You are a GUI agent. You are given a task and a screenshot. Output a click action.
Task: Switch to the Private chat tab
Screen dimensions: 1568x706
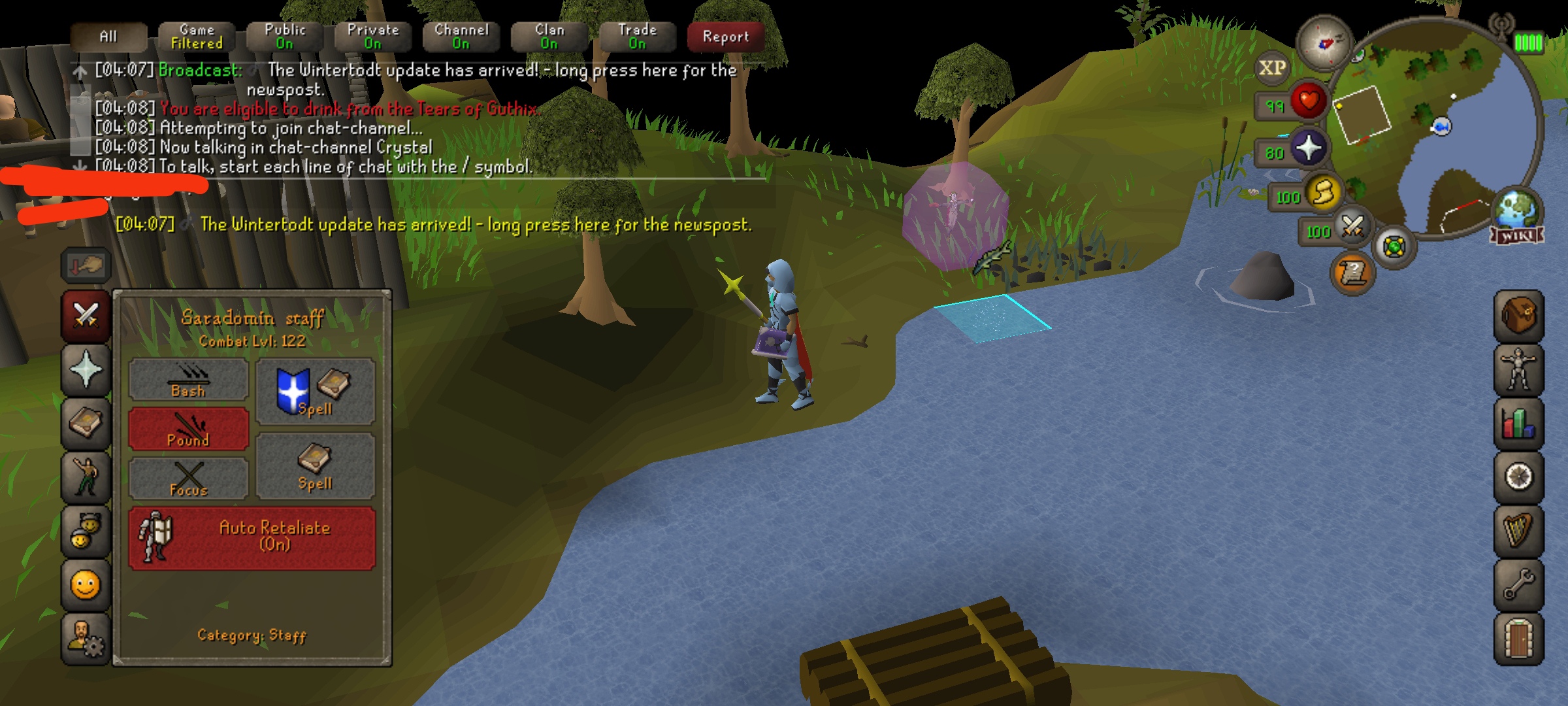point(373,37)
